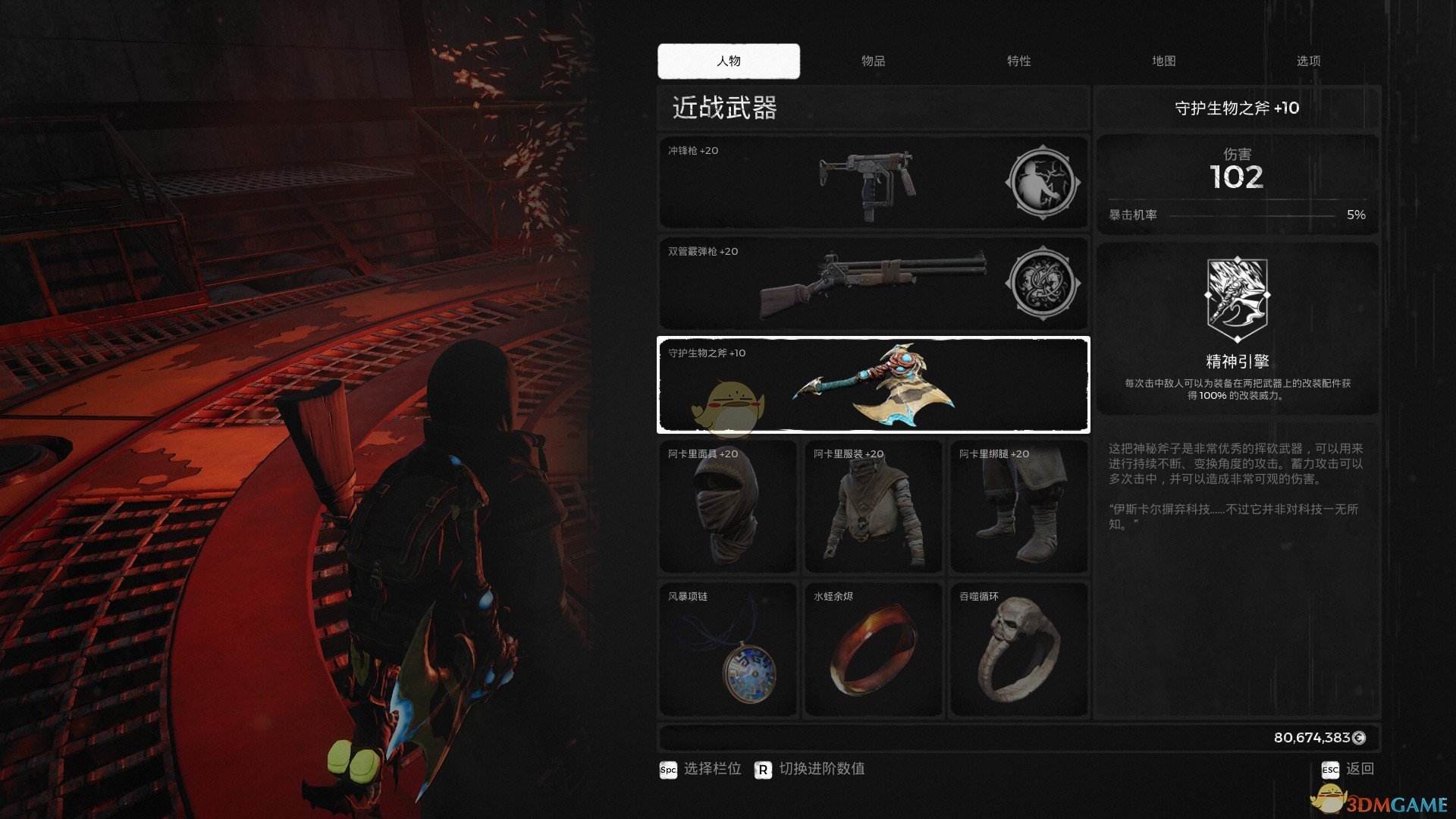Open the 物品 tab

[x=873, y=61]
